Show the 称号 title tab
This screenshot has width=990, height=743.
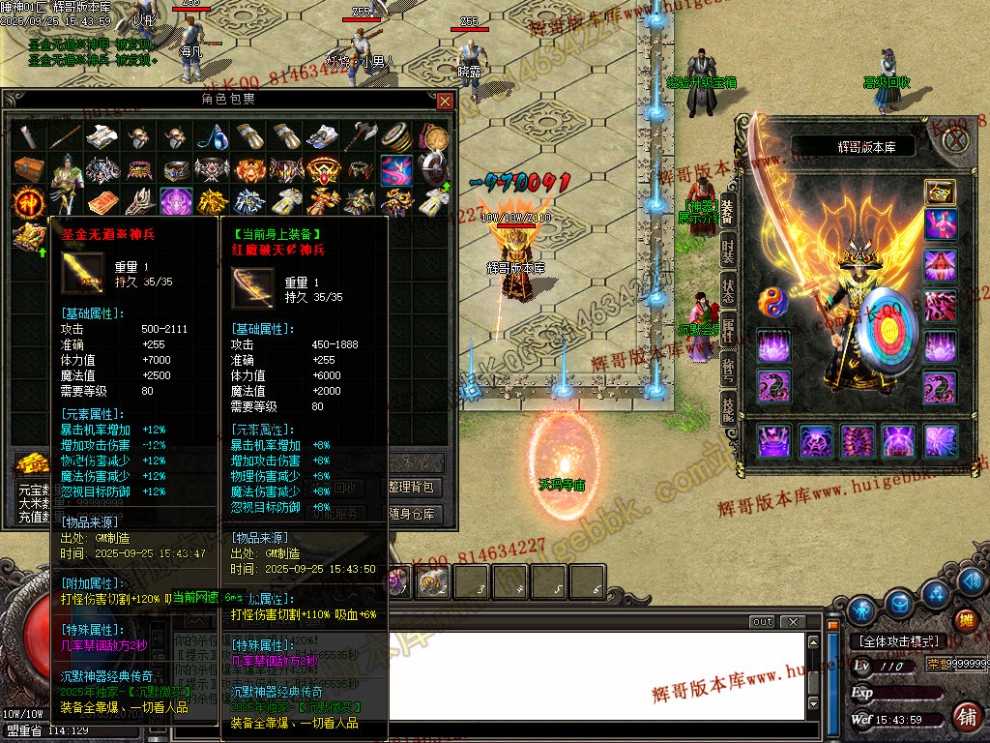pyautogui.click(x=729, y=367)
